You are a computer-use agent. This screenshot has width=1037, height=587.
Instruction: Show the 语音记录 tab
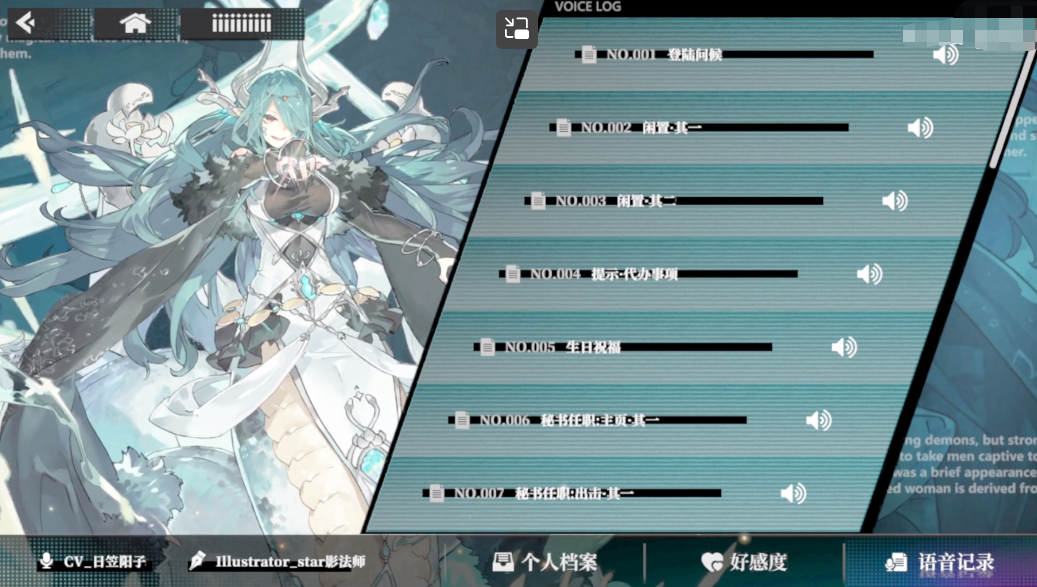pyautogui.click(x=940, y=562)
